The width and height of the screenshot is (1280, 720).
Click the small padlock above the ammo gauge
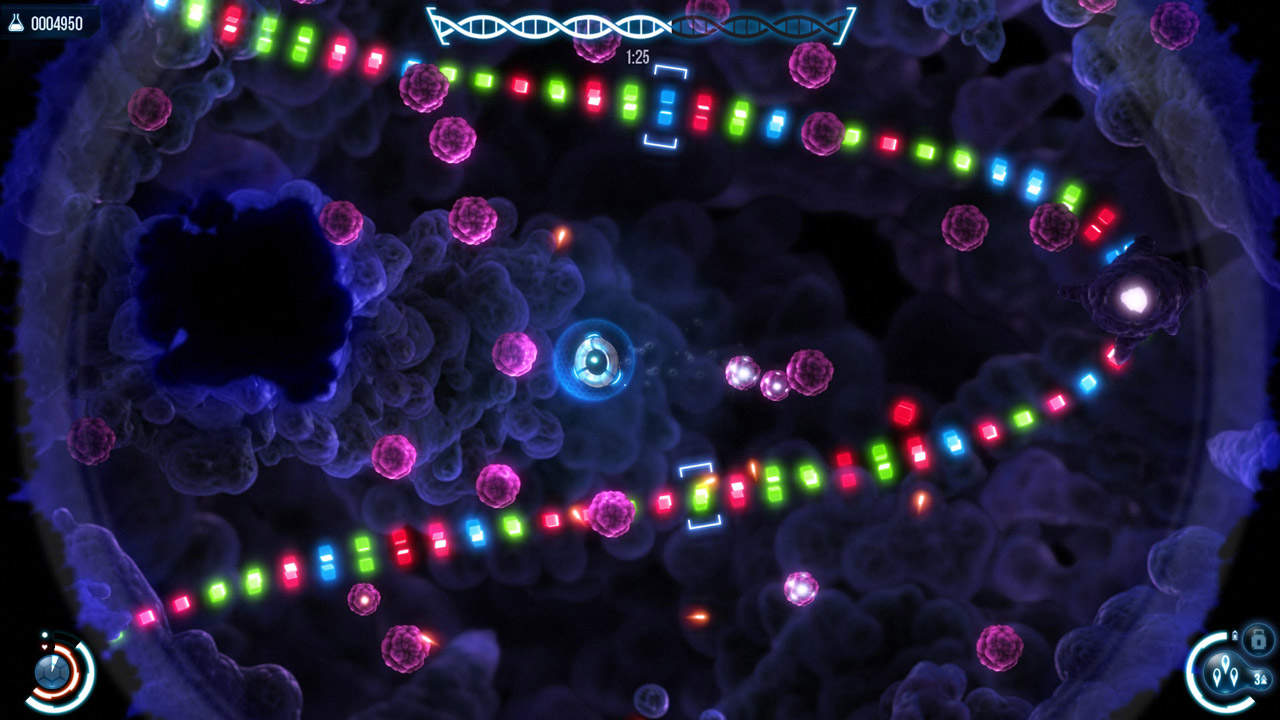(x=1235, y=634)
